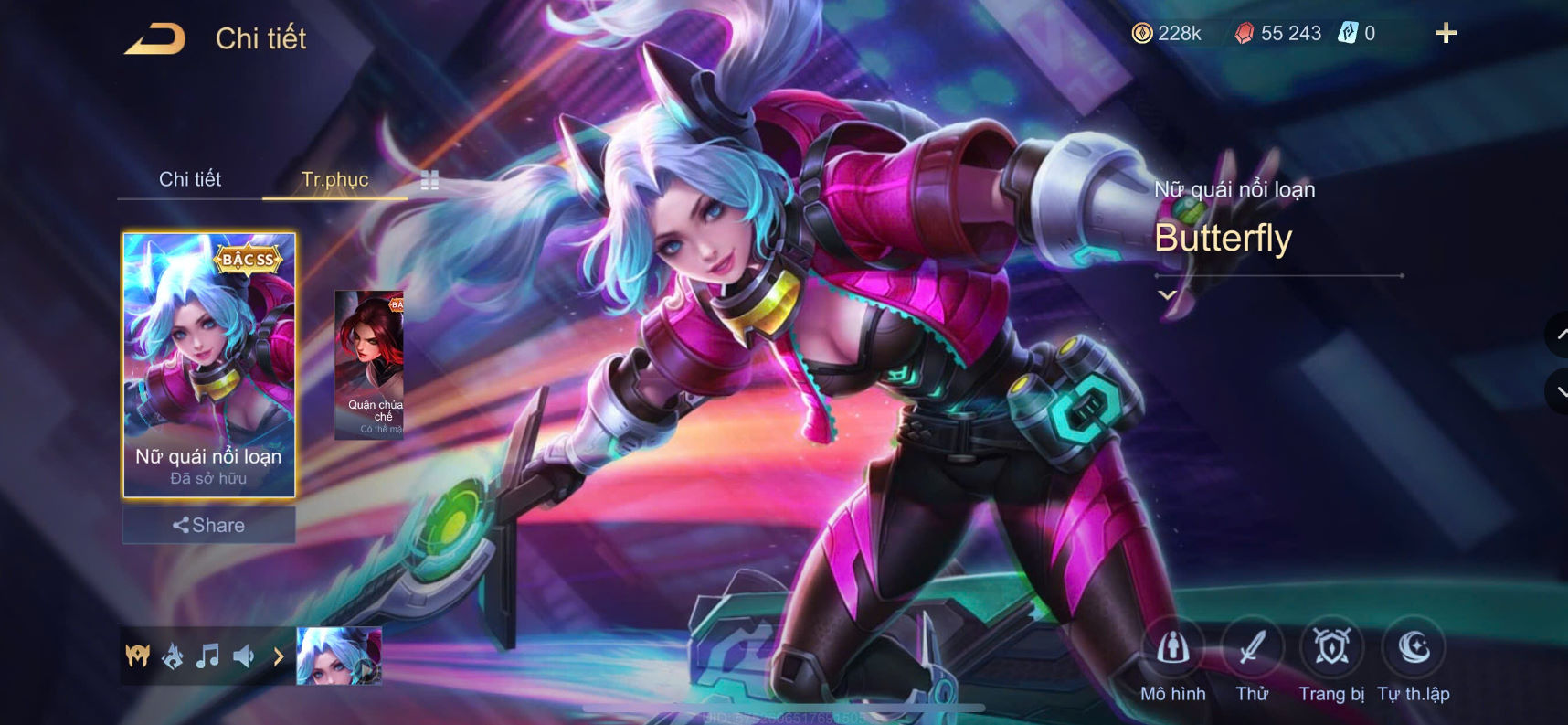Screen dimensions: 1568x725
Task: Expand the right arrow chevron near sound icons
Action: [277, 655]
